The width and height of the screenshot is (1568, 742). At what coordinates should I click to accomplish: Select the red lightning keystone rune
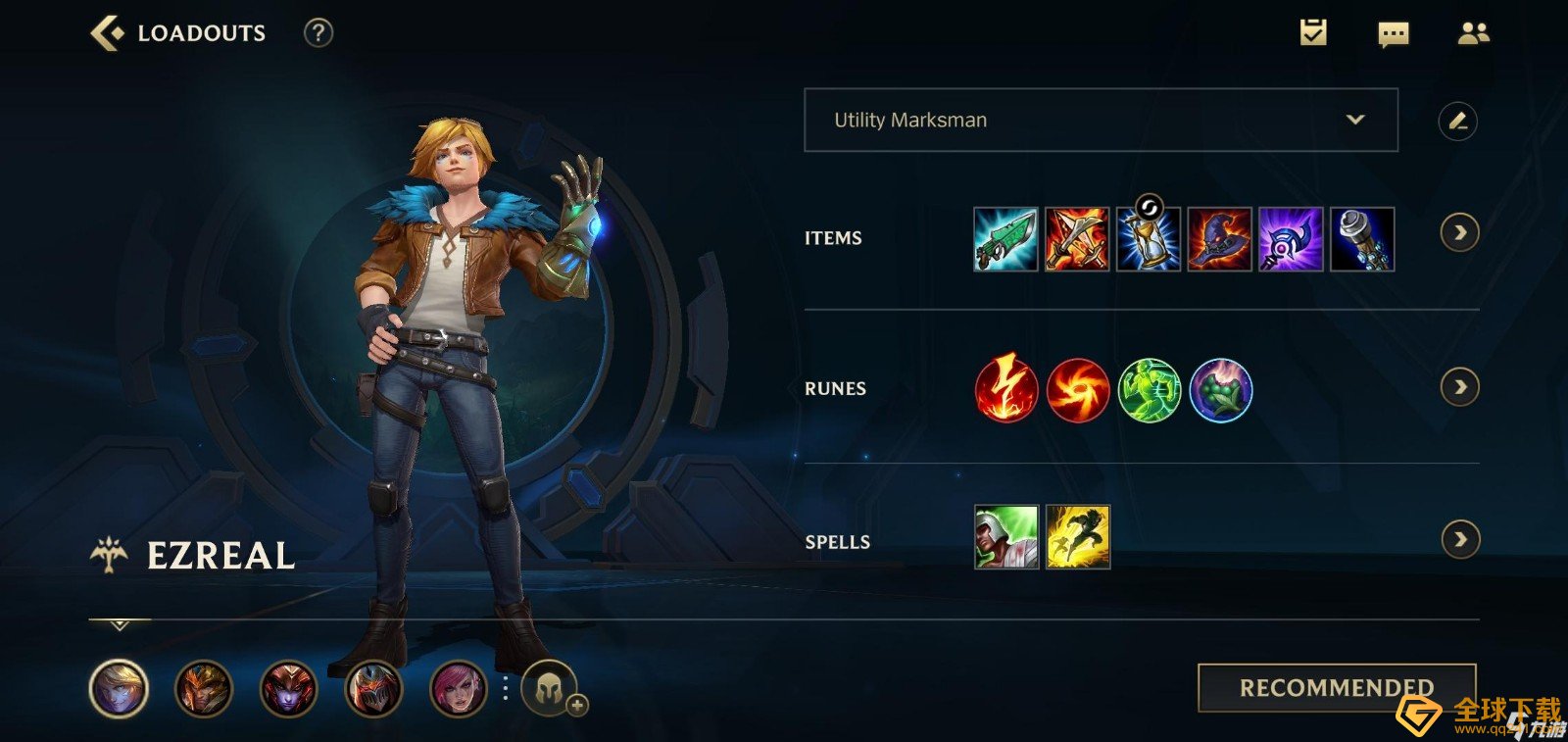tap(1005, 390)
